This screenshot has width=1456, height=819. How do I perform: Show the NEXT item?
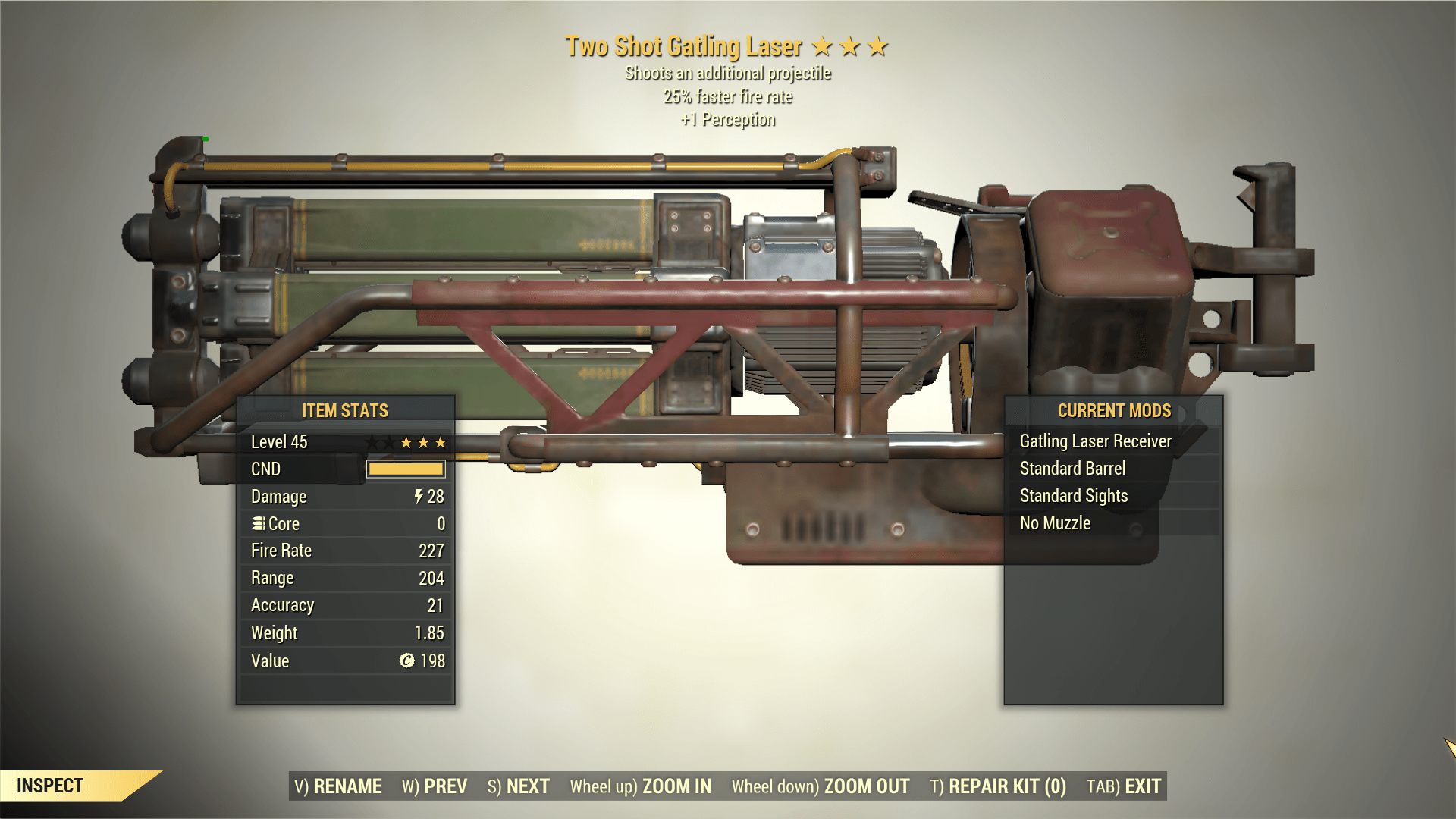pyautogui.click(x=519, y=786)
